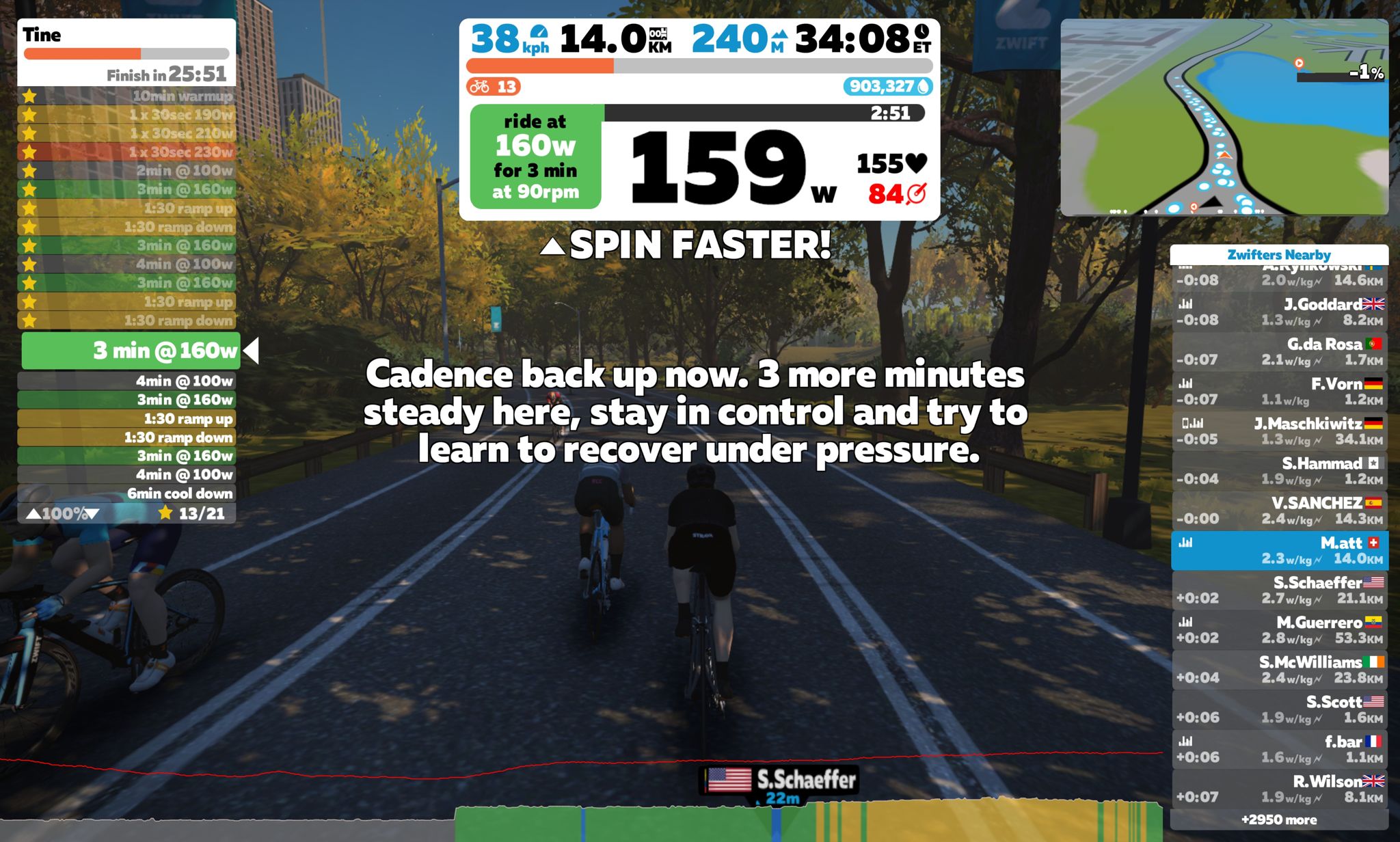1400x842 pixels.
Task: Select the 10min warmup workout block
Action: point(127,96)
